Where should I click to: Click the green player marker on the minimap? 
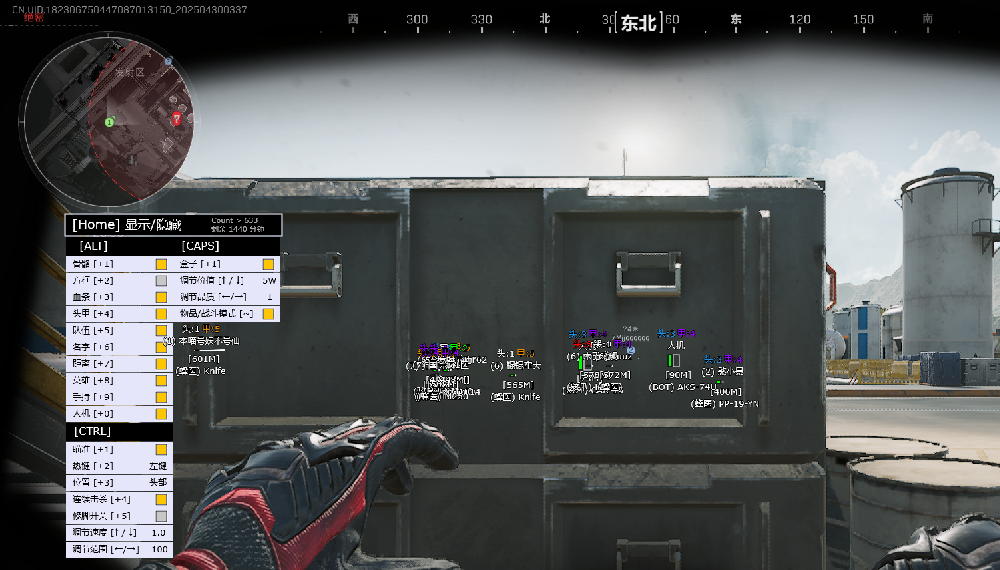click(110, 122)
